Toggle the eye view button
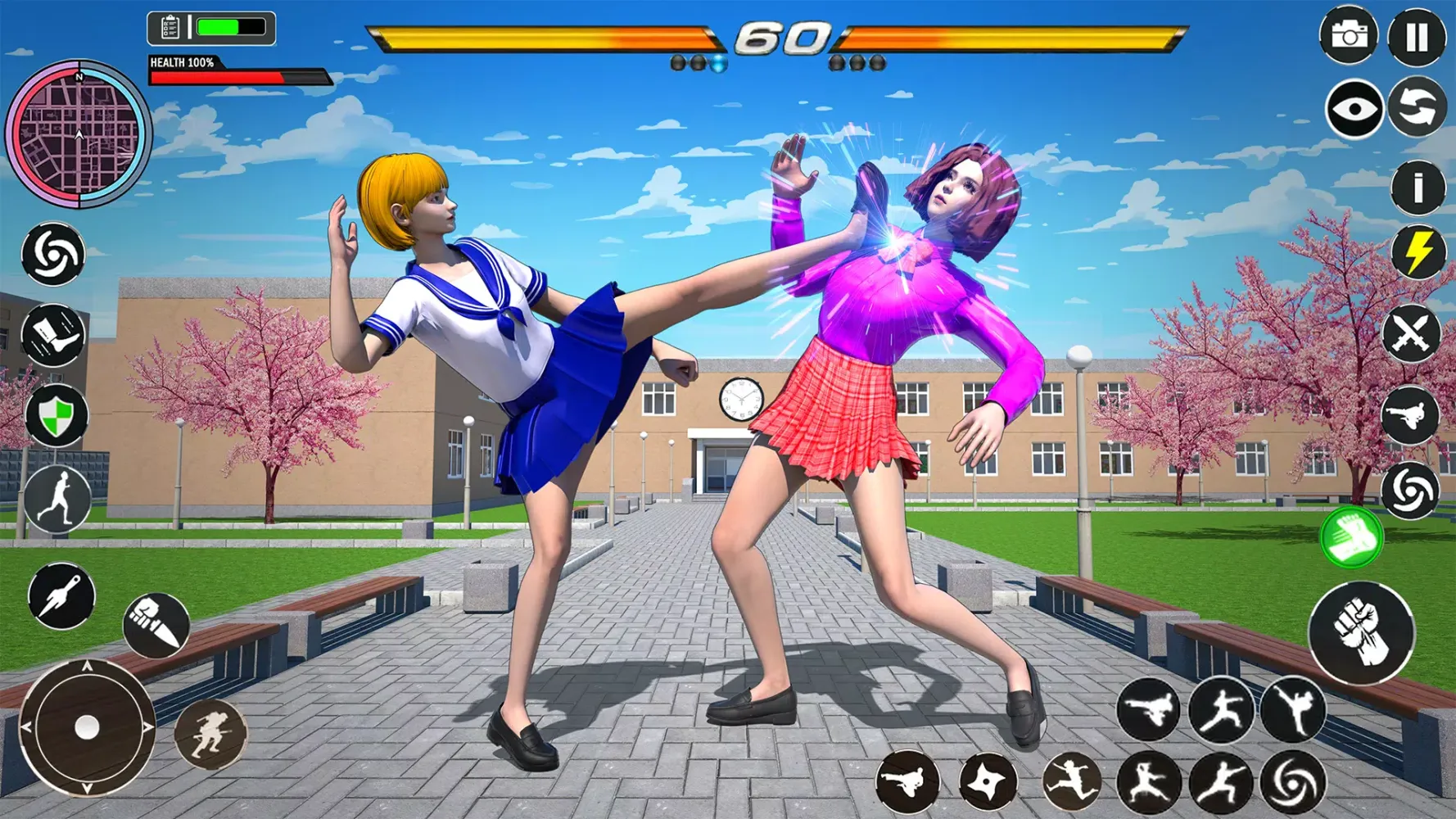 [1354, 109]
